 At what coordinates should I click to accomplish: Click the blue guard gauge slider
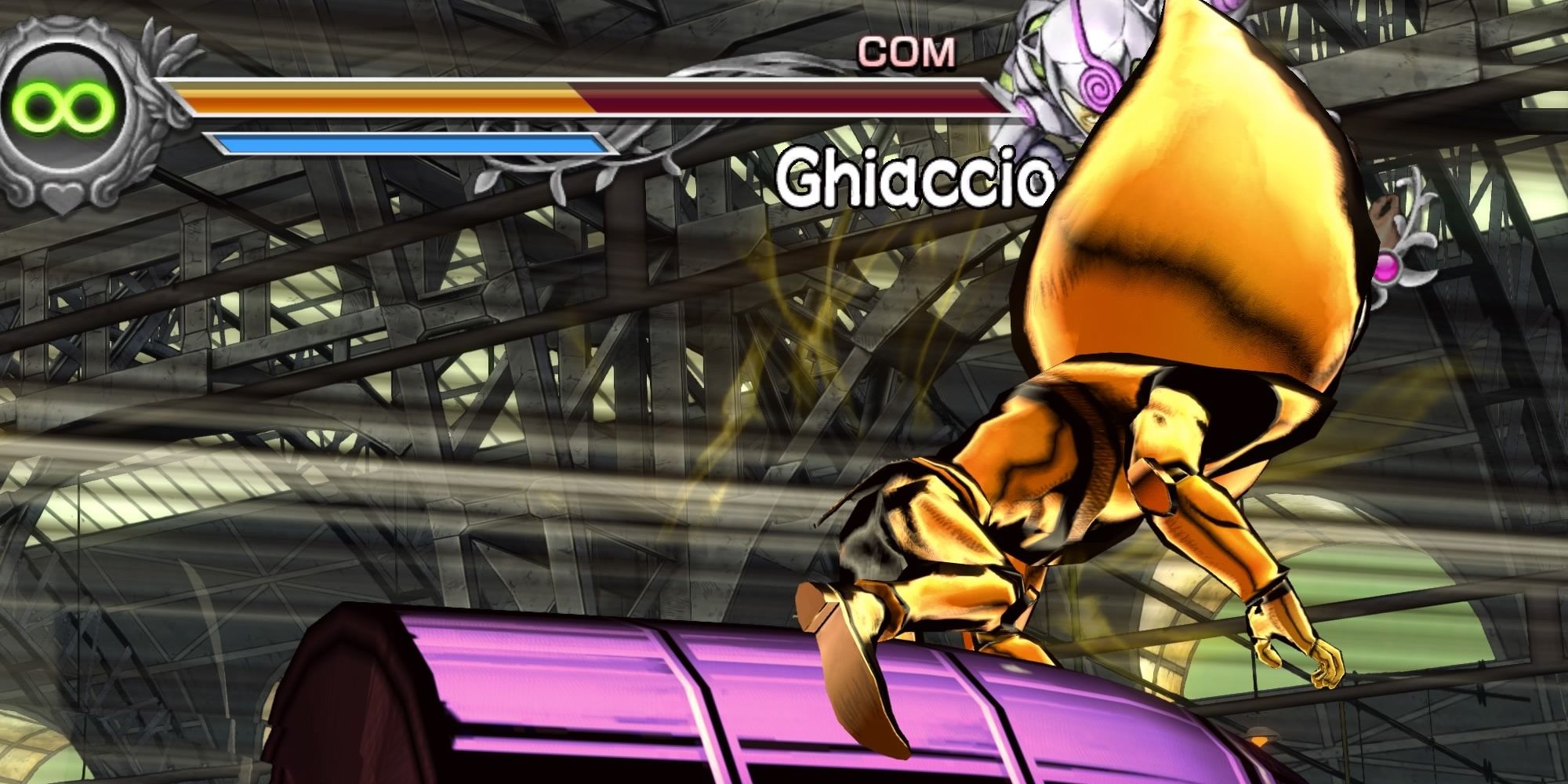click(408, 141)
